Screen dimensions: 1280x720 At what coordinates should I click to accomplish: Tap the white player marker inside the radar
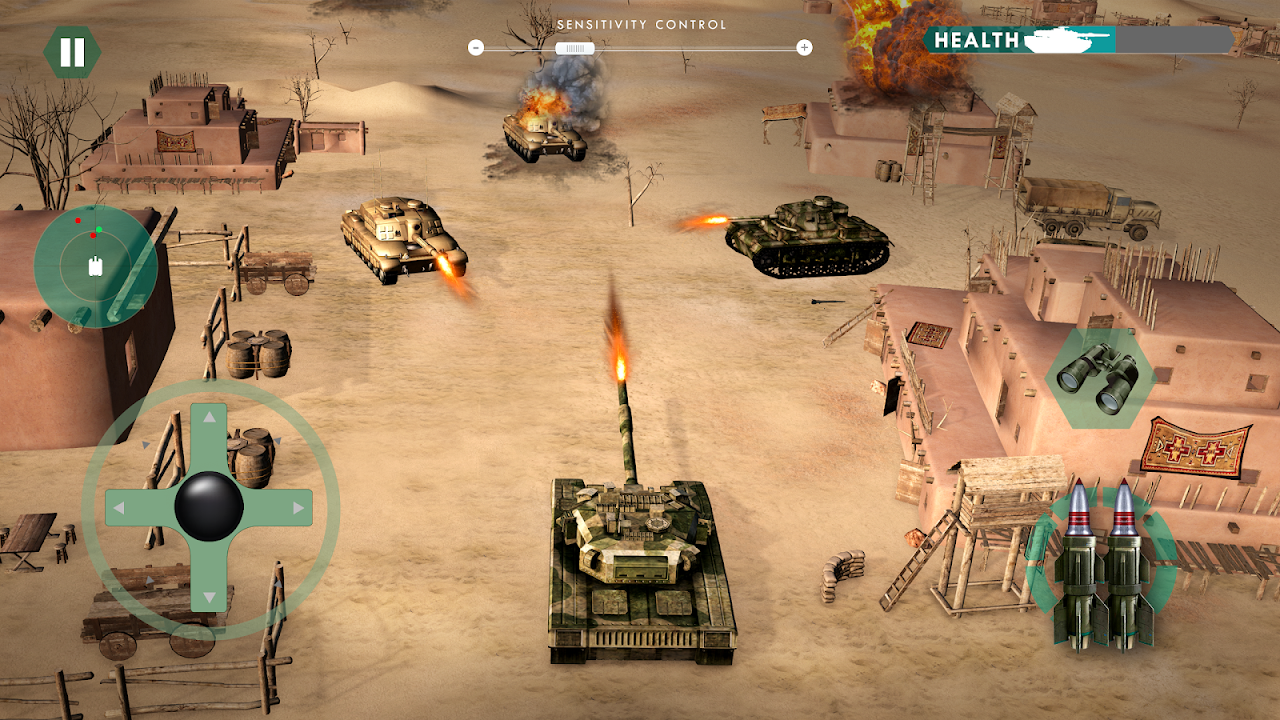(x=96, y=265)
